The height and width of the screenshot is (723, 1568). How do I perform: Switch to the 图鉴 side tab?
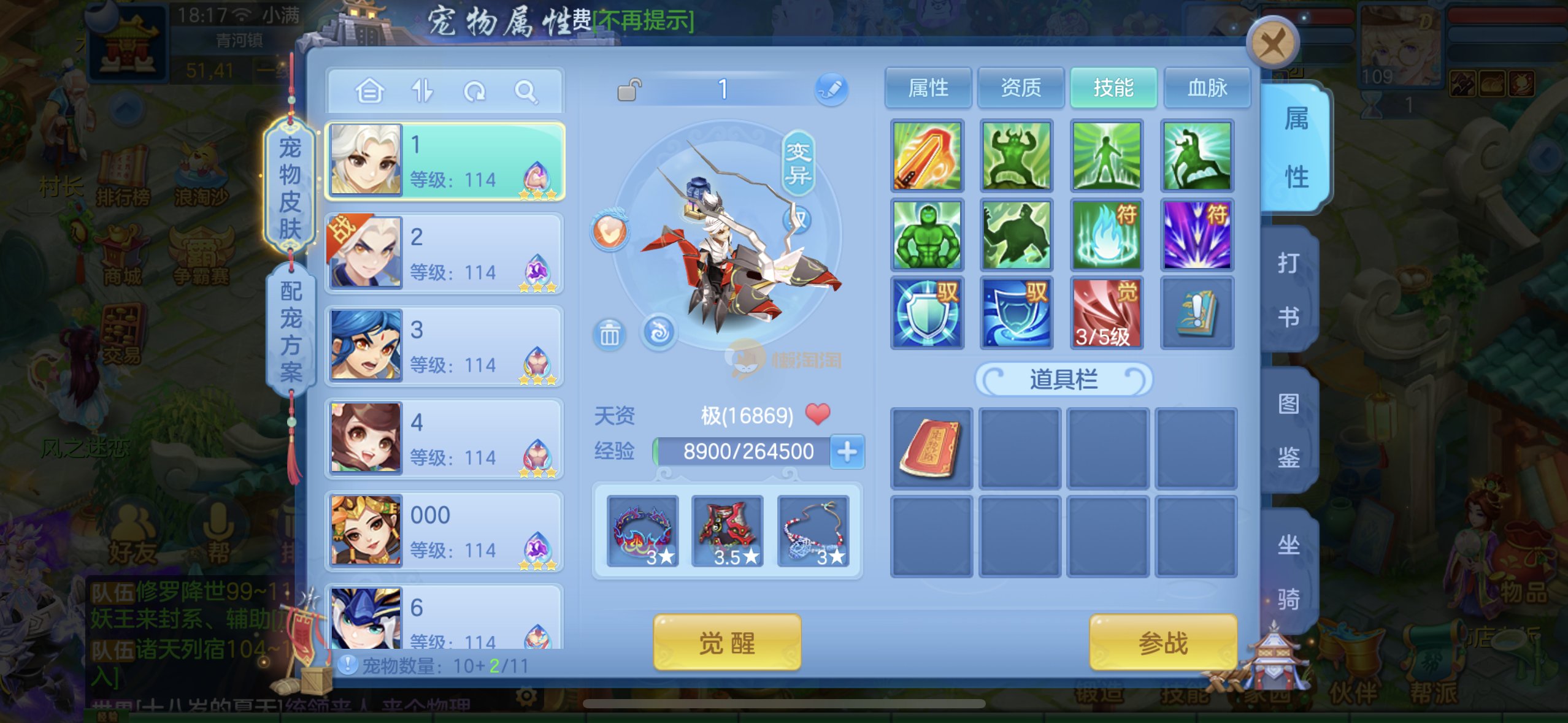tap(1288, 430)
